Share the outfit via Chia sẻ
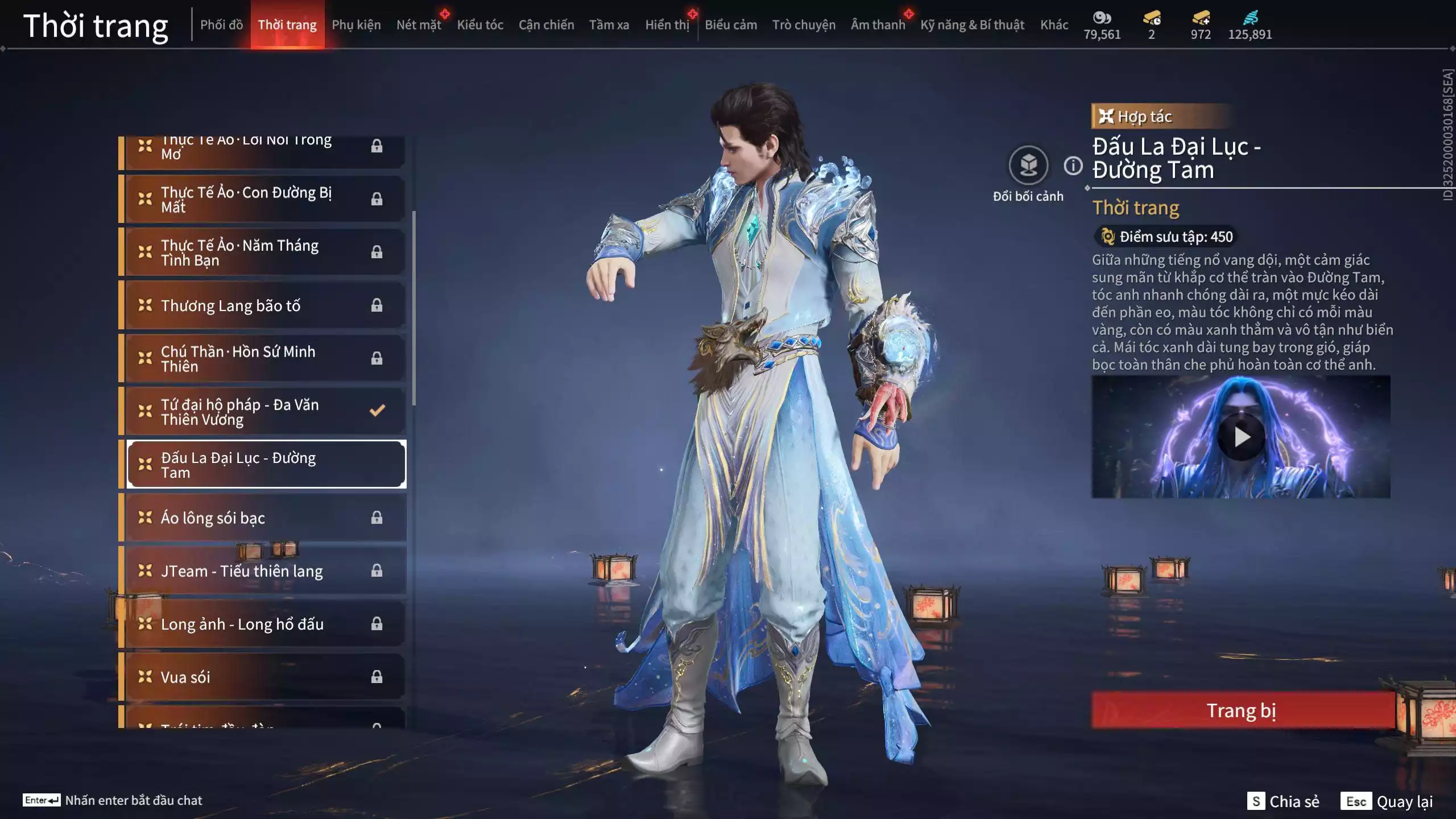This screenshot has width=1456, height=819. coord(1283,801)
